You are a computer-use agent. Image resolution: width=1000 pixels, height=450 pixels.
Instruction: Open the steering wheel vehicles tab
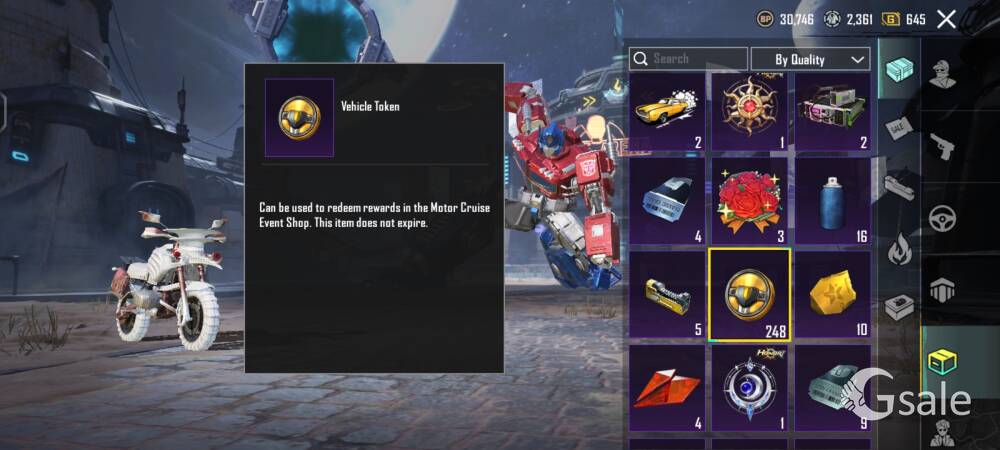pos(942,218)
